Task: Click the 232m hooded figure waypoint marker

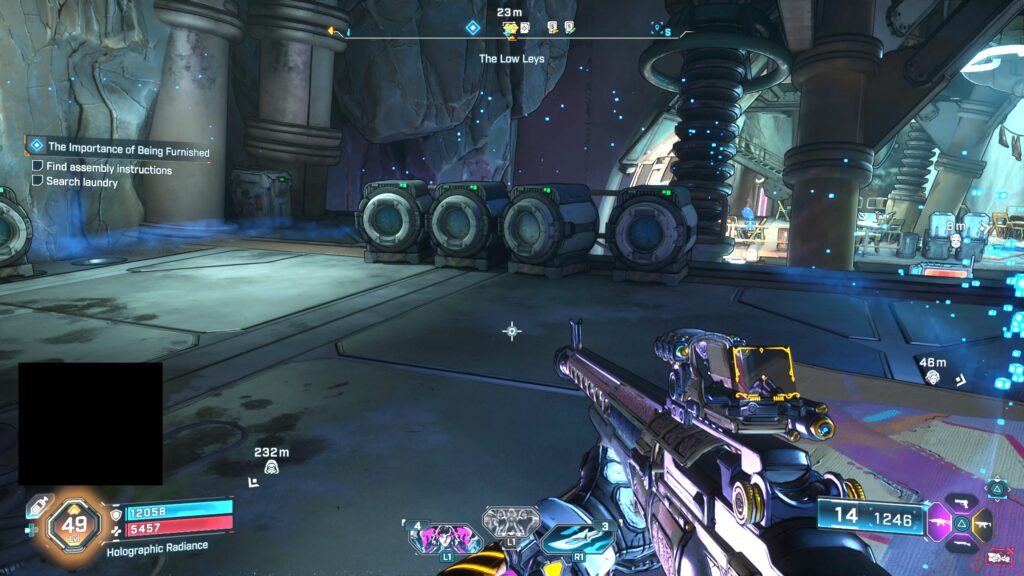Action: coord(271,466)
